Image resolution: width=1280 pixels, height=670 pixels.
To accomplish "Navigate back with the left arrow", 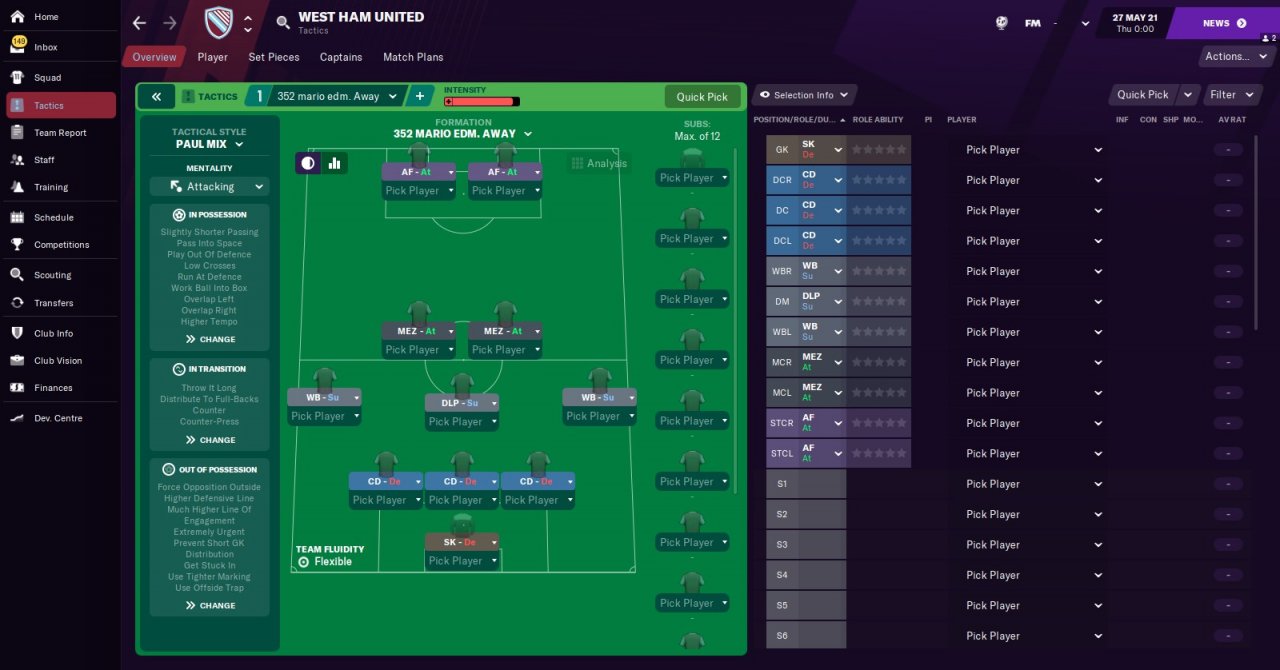I will pos(139,23).
